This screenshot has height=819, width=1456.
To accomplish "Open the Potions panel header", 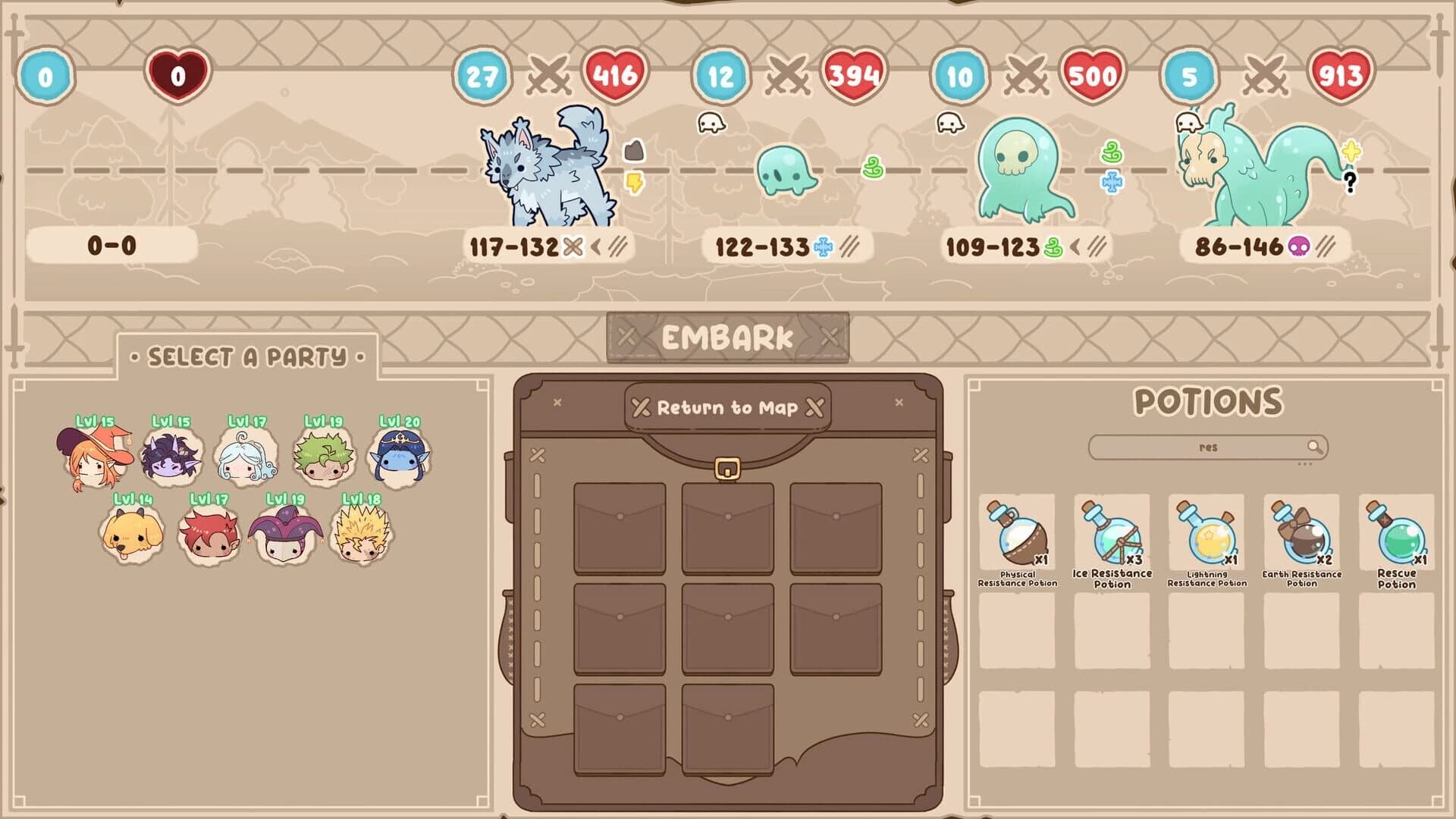I will point(1209,400).
